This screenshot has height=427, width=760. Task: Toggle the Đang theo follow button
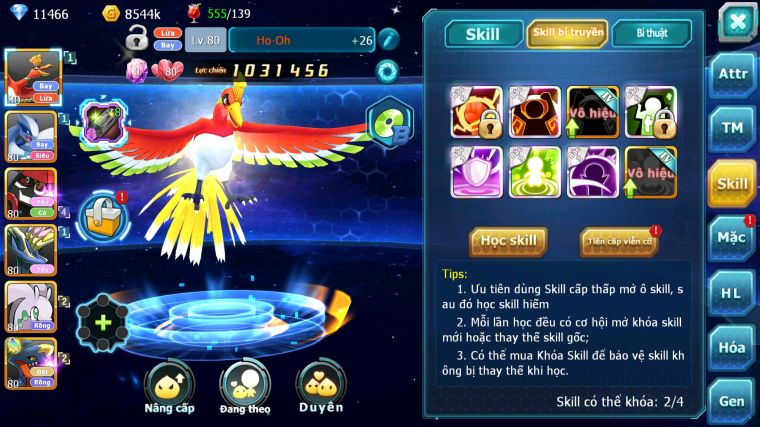point(245,385)
